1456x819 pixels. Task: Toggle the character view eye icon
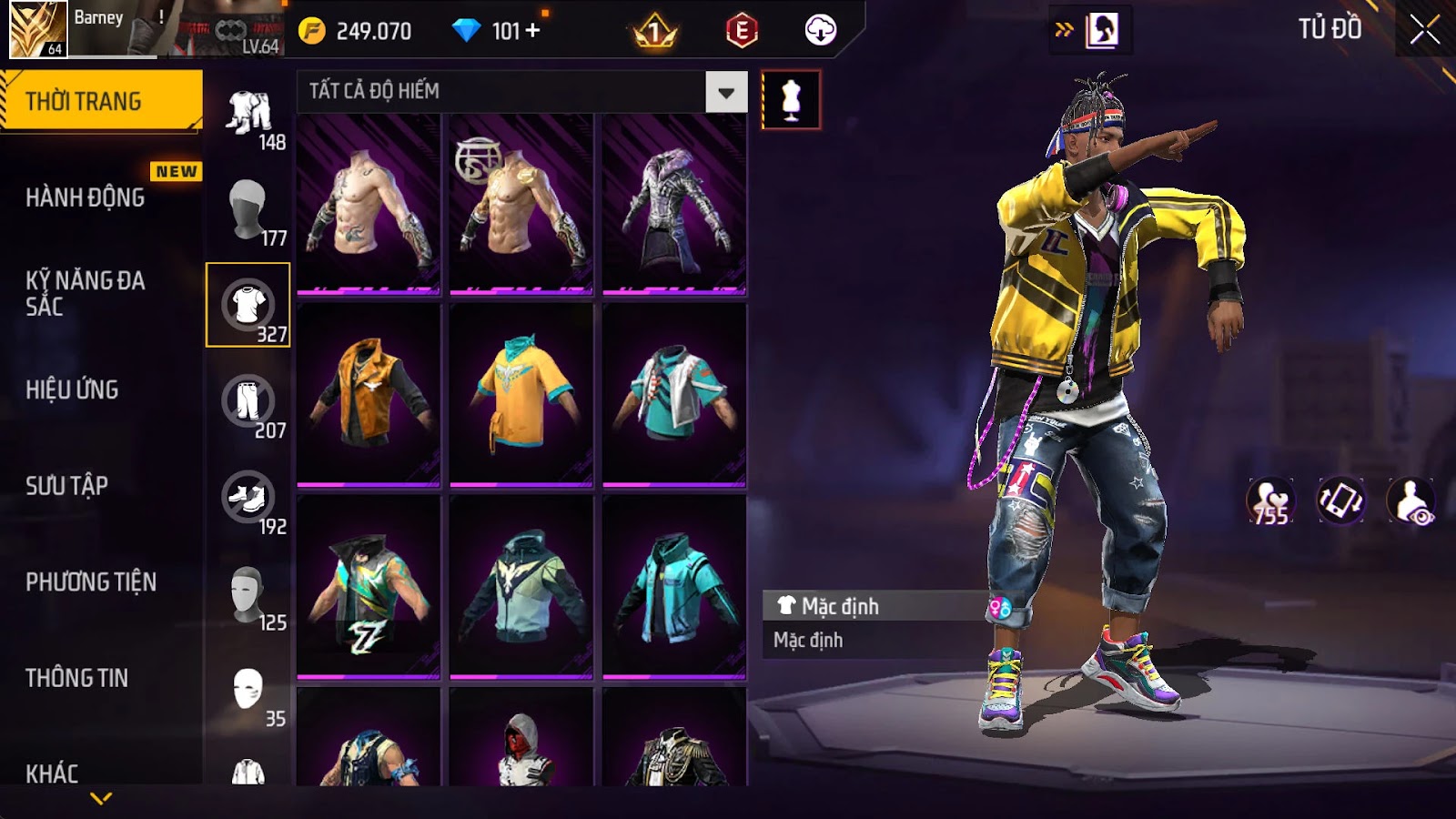pyautogui.click(x=1410, y=501)
